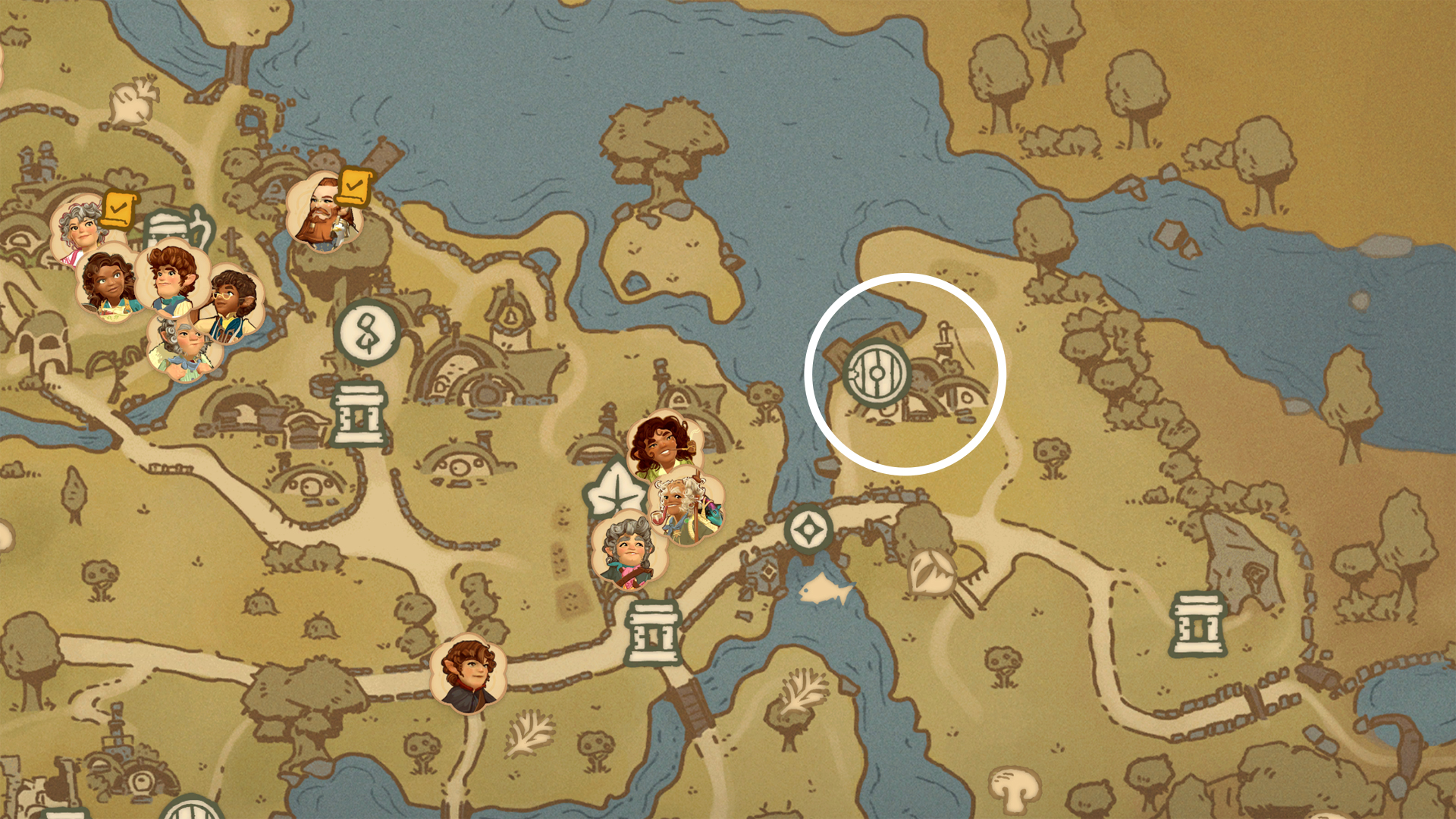Image resolution: width=1456 pixels, height=819 pixels.
Task: Click the fish fishing spot marker
Action: (x=826, y=589)
